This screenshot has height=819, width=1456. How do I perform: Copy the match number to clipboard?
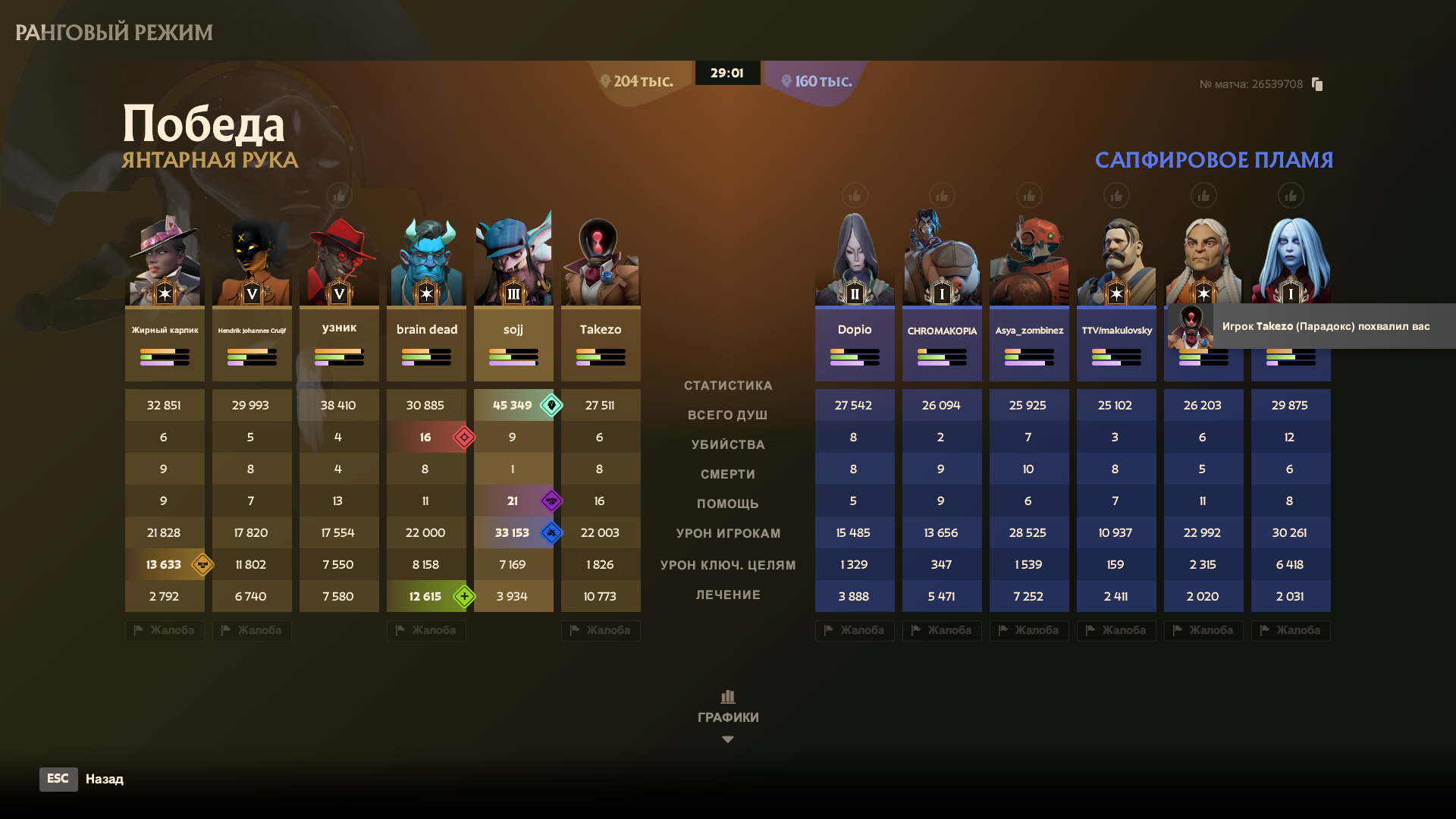click(1317, 84)
